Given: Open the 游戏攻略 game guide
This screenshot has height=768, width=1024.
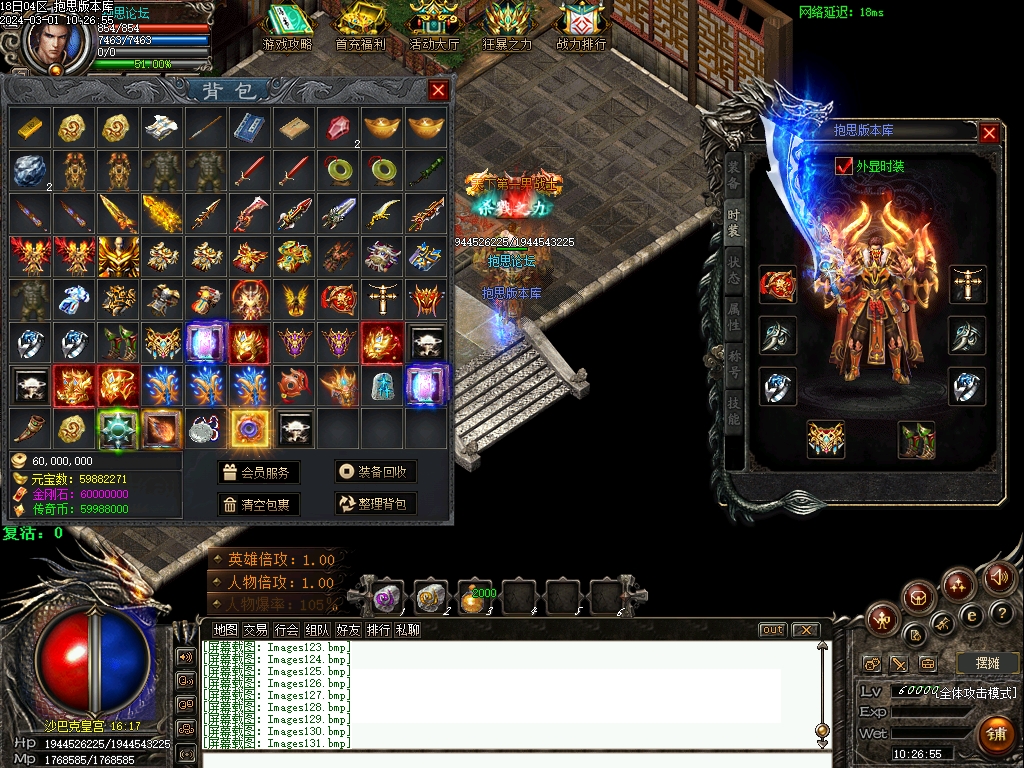Looking at the screenshot, I should point(287,27).
